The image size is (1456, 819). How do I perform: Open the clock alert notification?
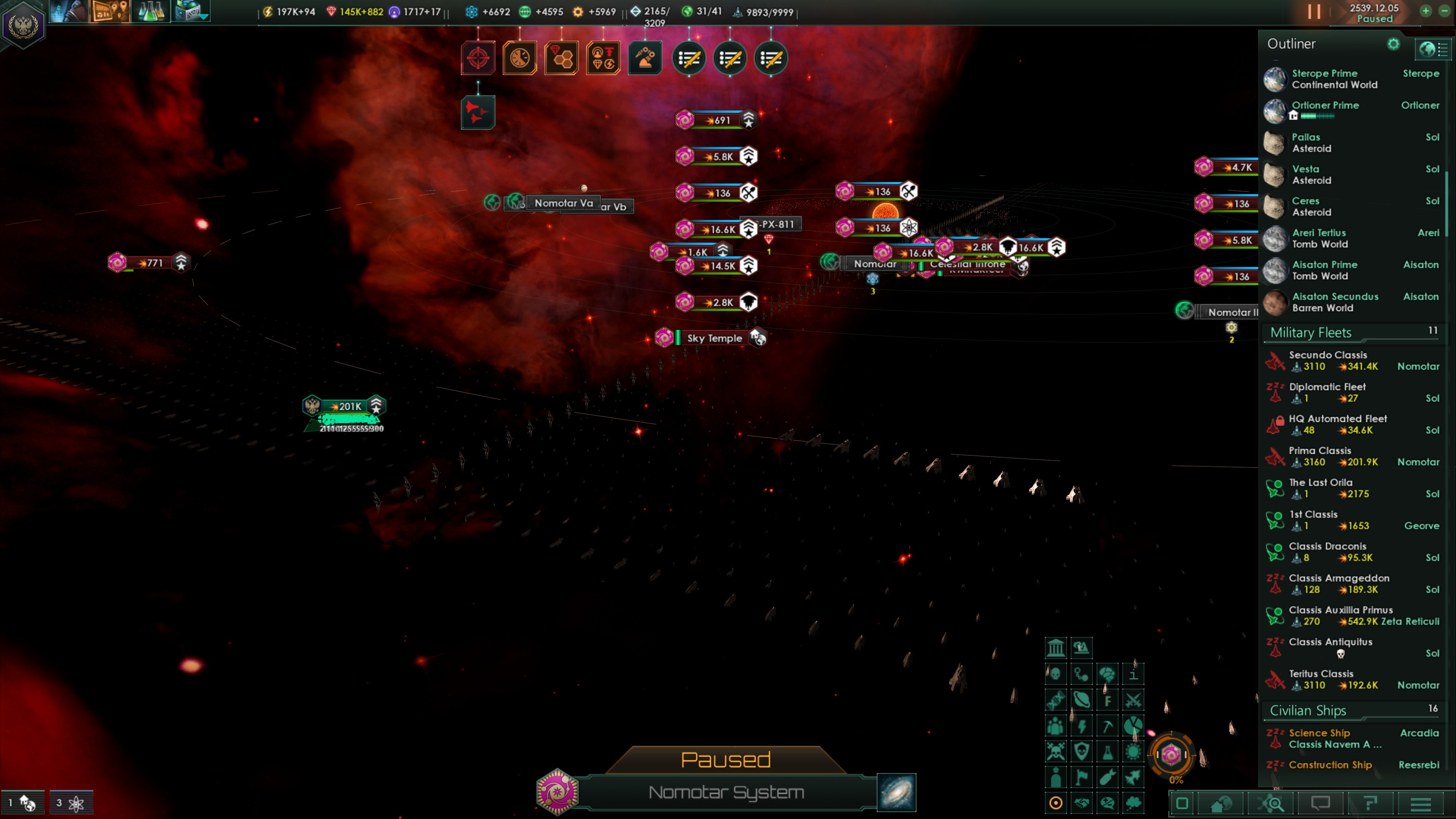519,58
